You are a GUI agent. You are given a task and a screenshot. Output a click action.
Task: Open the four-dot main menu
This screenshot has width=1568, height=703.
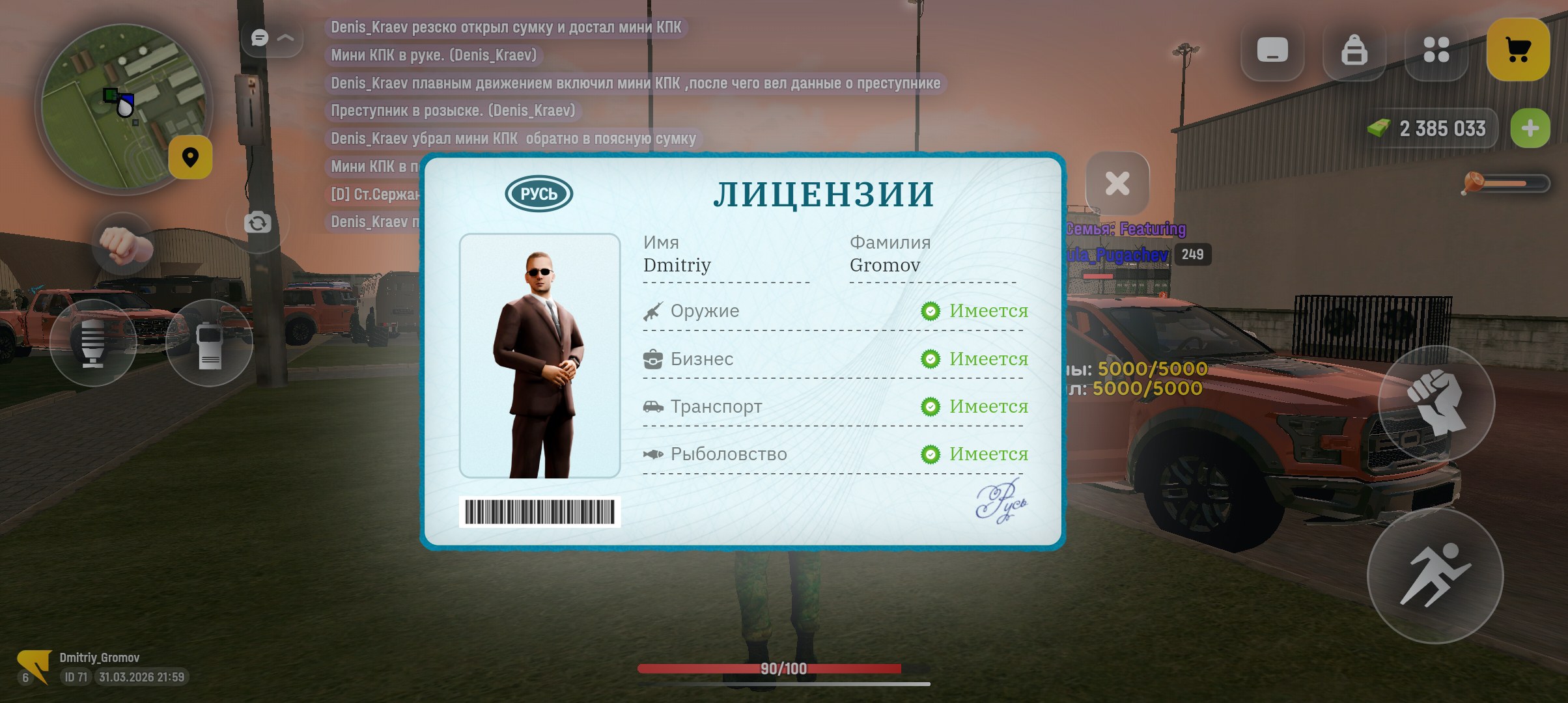tap(1436, 49)
